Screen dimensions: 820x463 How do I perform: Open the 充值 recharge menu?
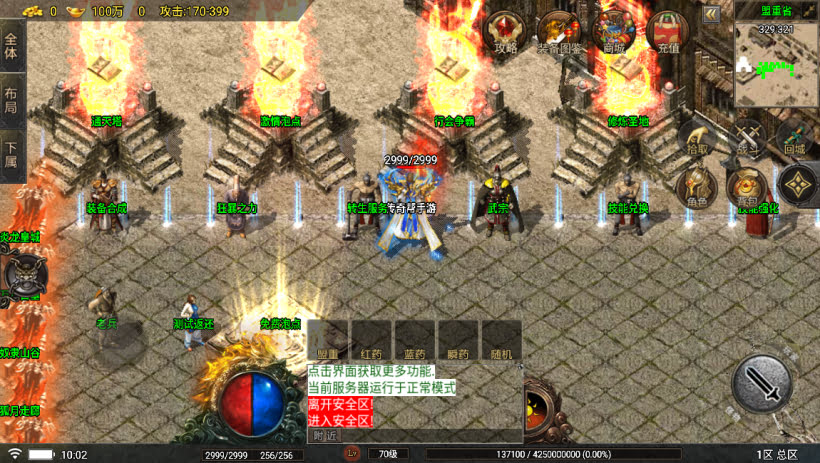[x=668, y=32]
